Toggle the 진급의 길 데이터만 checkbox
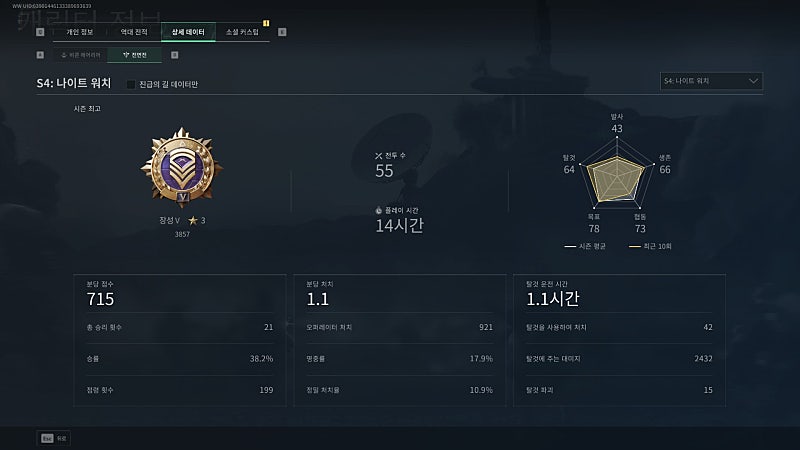 pos(132,84)
